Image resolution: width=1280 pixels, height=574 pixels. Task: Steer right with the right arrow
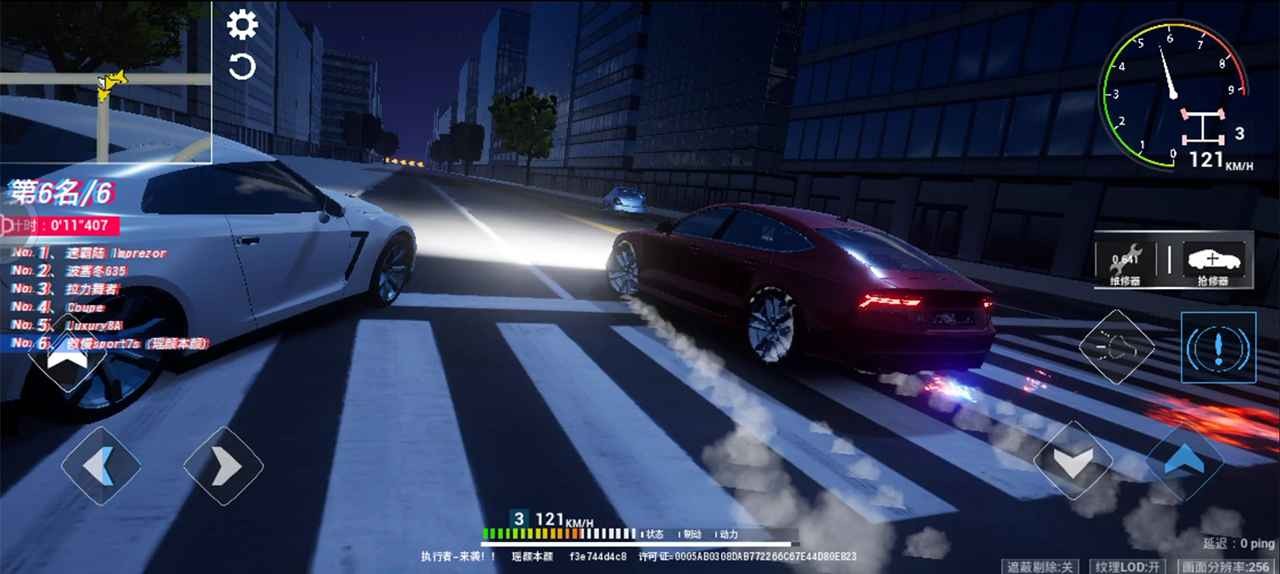[x=223, y=466]
